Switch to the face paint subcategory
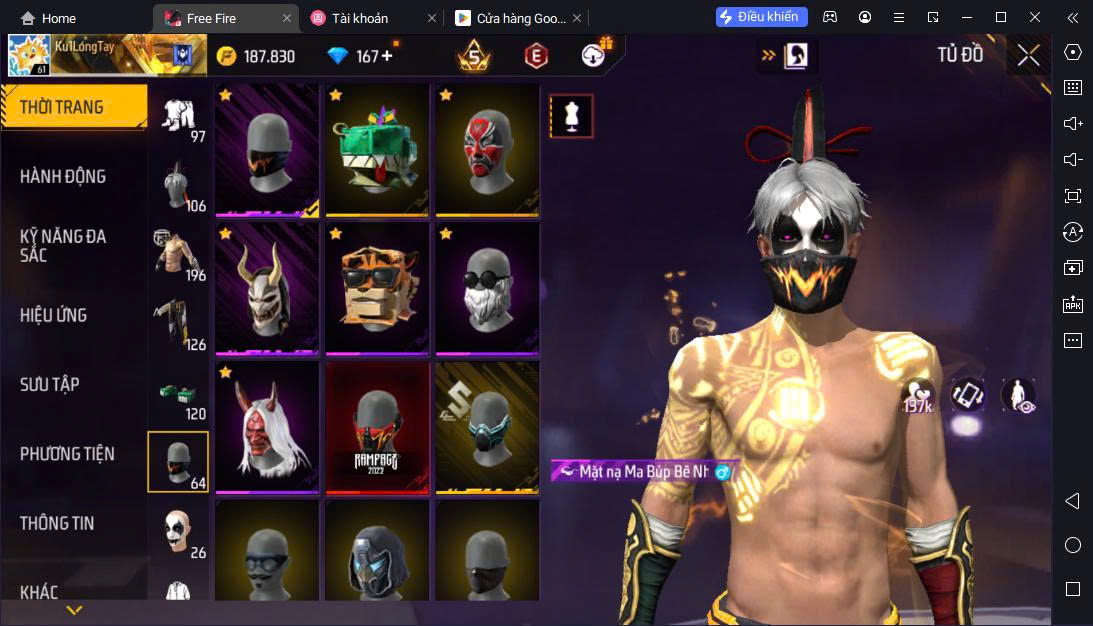This screenshot has height=626, width=1093. 178,531
